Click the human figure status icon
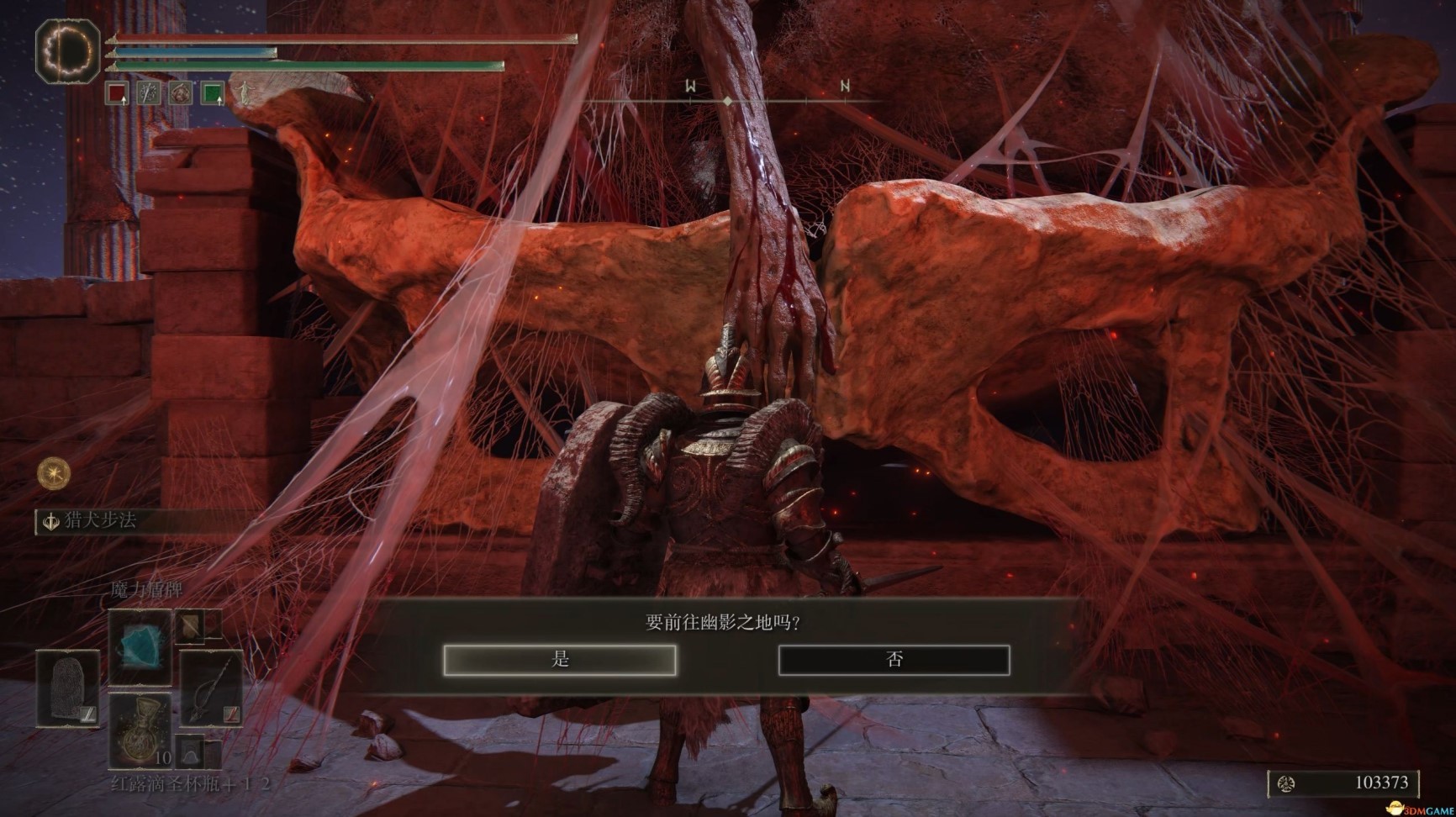This screenshot has width=1456, height=817. 244,92
